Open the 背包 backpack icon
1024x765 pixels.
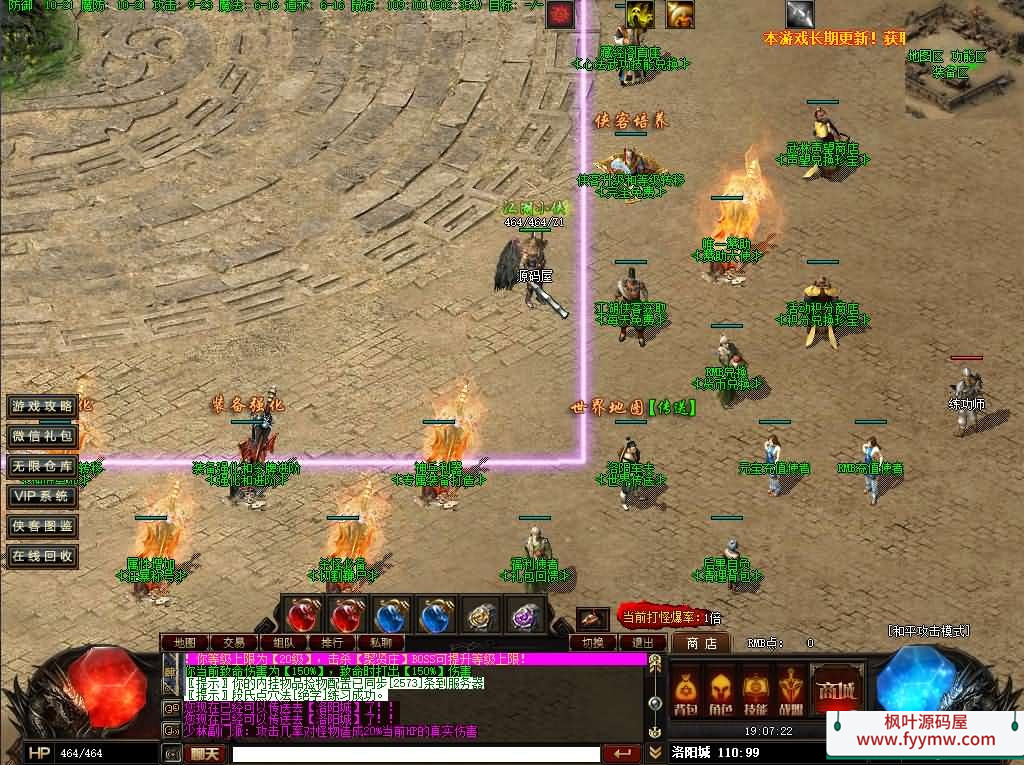tap(685, 694)
